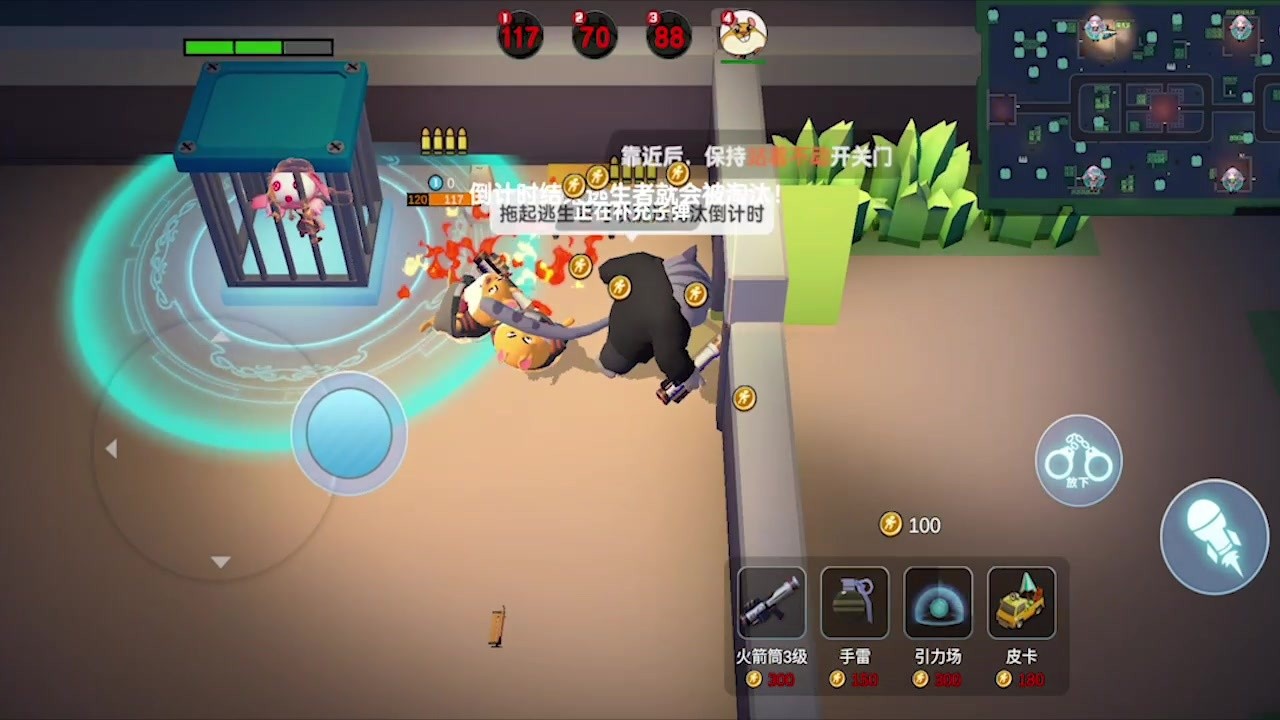Select the 引力场 gravity field item
This screenshot has width=1280, height=720.
(x=938, y=603)
